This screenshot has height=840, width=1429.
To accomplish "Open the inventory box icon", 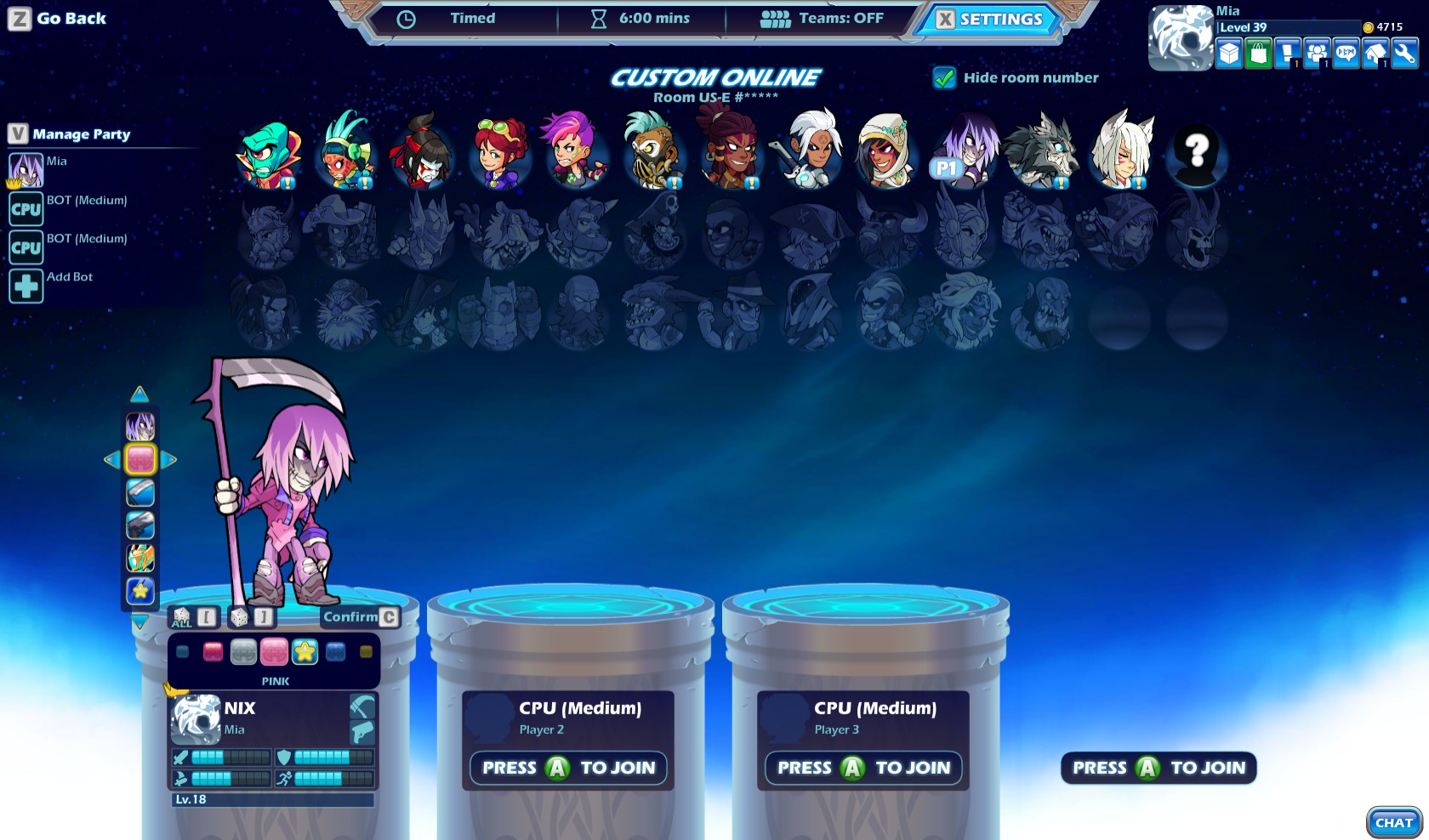I will tap(1227, 53).
